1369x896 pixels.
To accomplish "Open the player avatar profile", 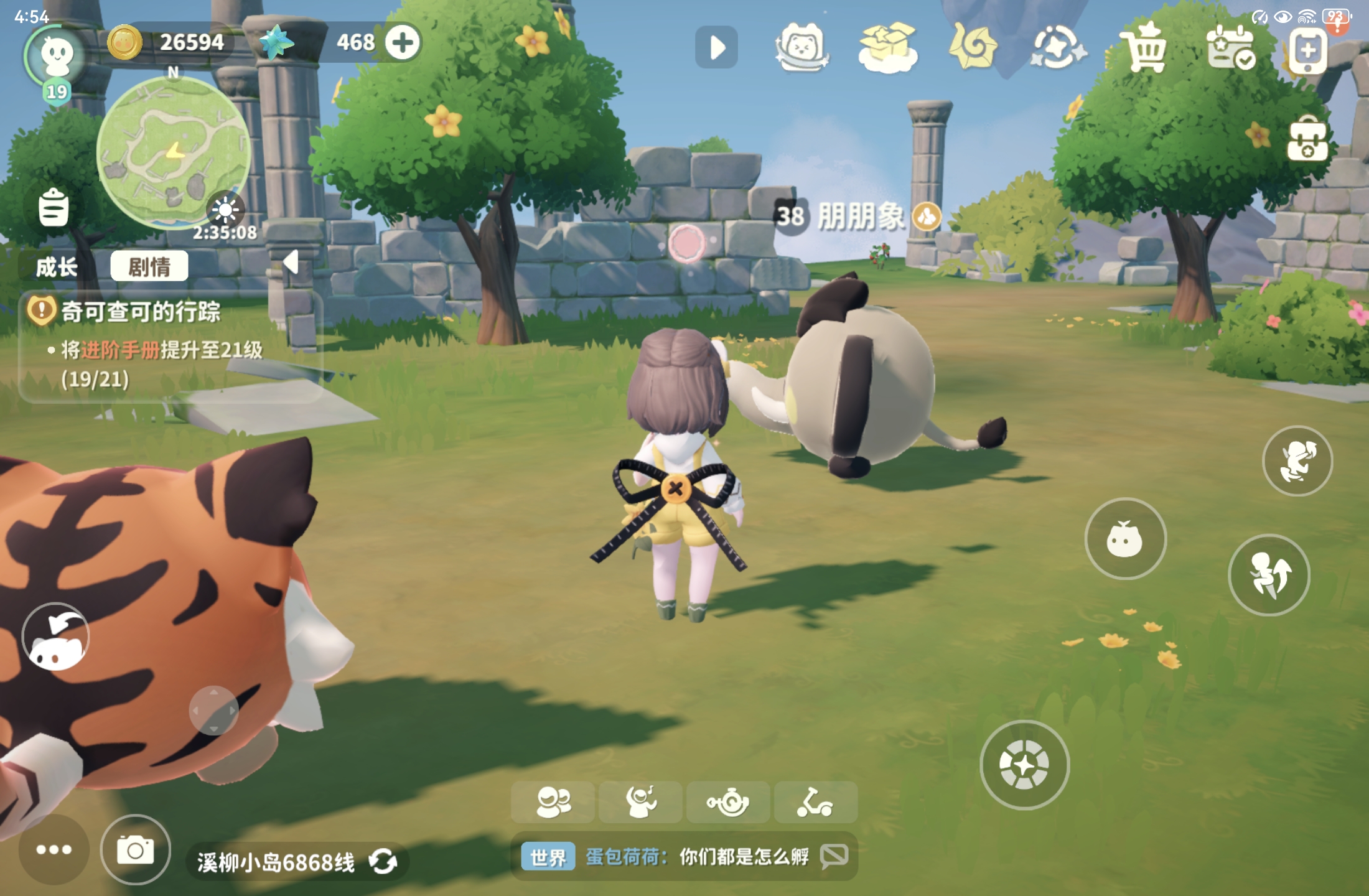I will [57, 57].
